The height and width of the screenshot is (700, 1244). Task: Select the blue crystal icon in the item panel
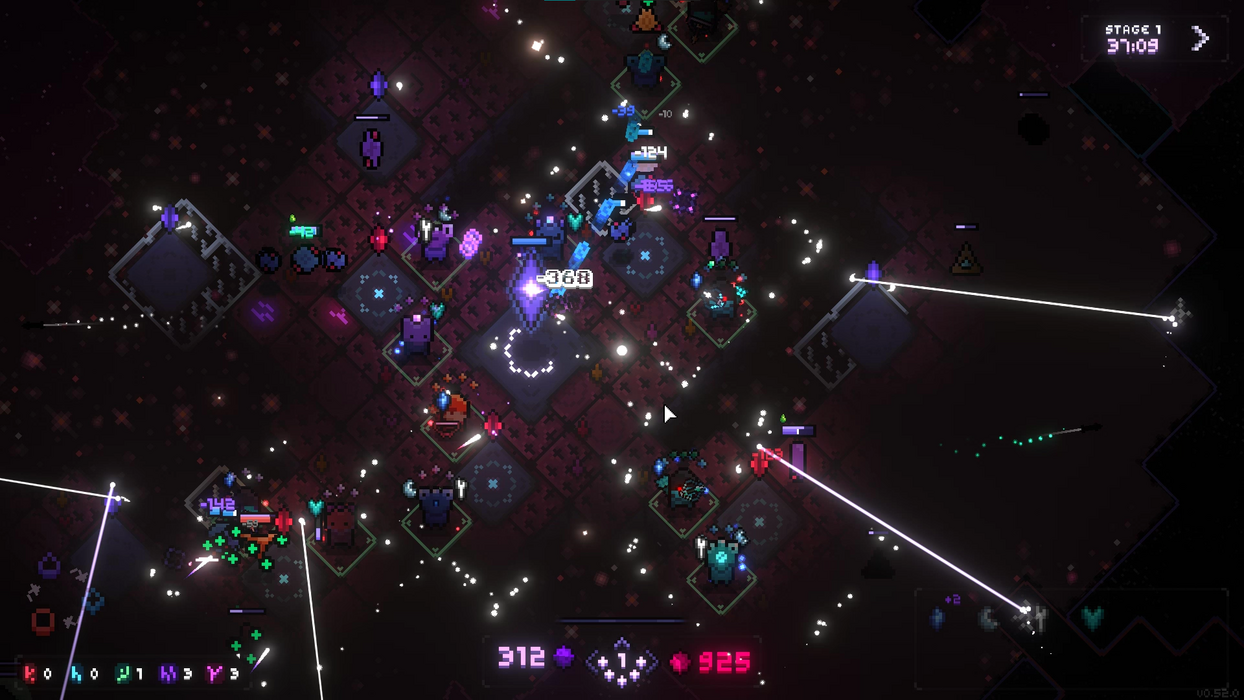click(x=937, y=619)
